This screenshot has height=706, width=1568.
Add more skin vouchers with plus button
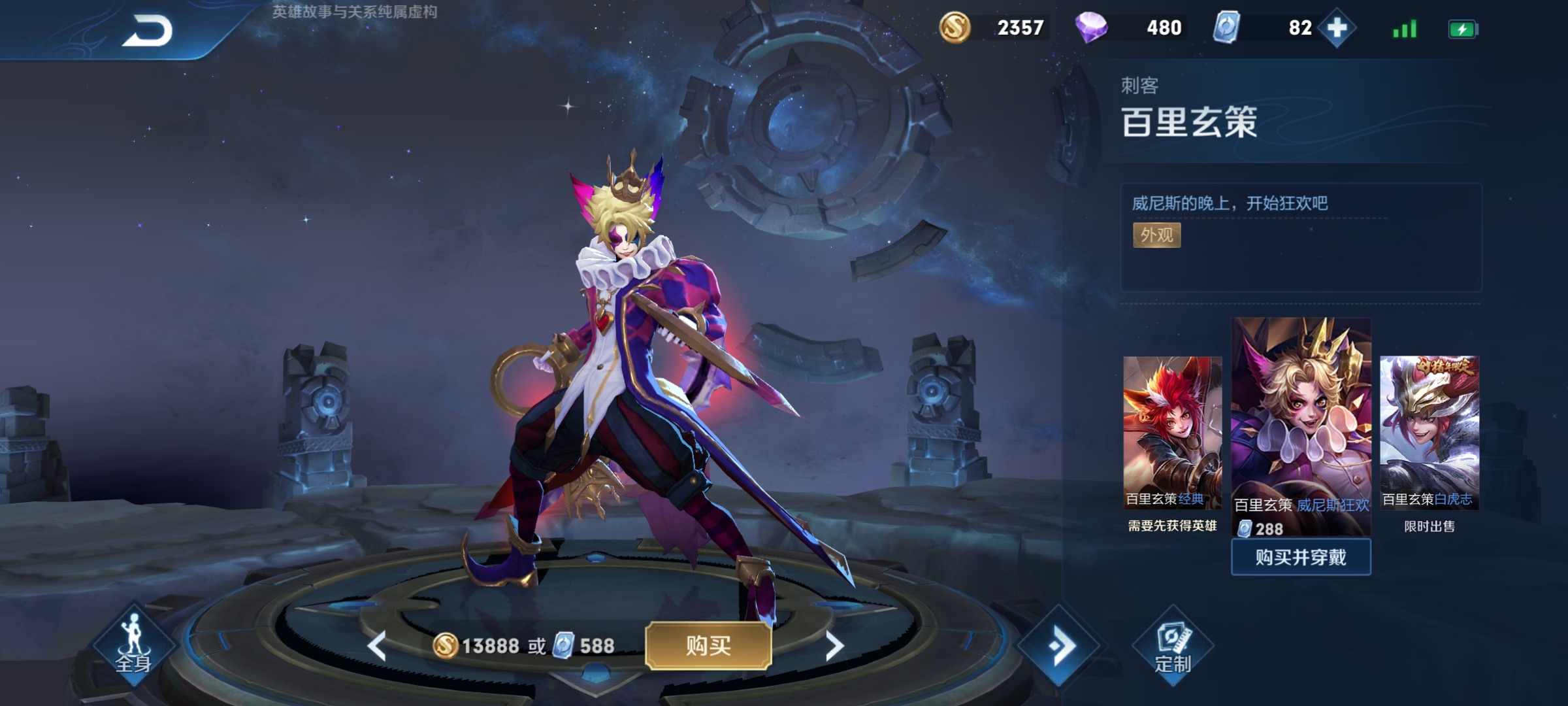point(1337,28)
